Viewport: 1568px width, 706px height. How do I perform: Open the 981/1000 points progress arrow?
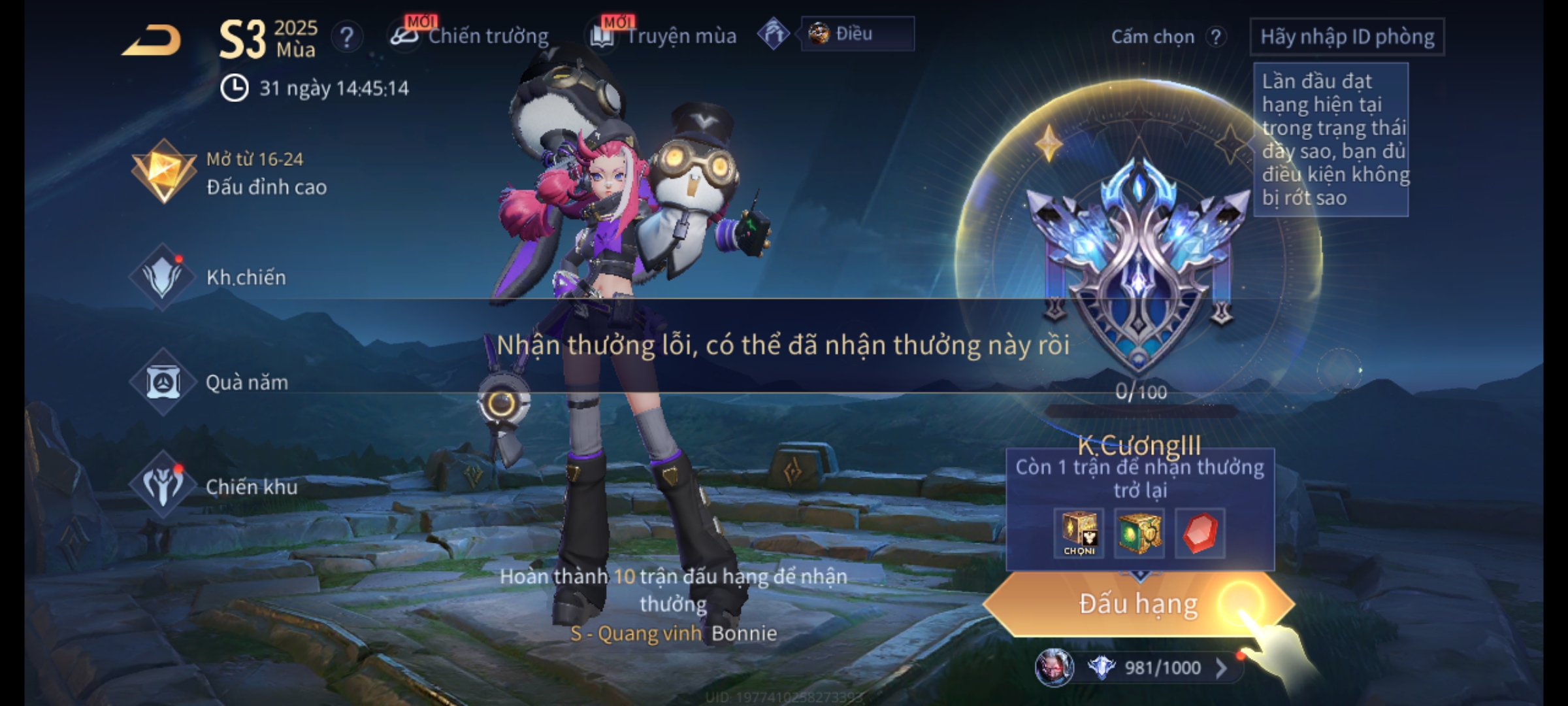[x=1220, y=668]
